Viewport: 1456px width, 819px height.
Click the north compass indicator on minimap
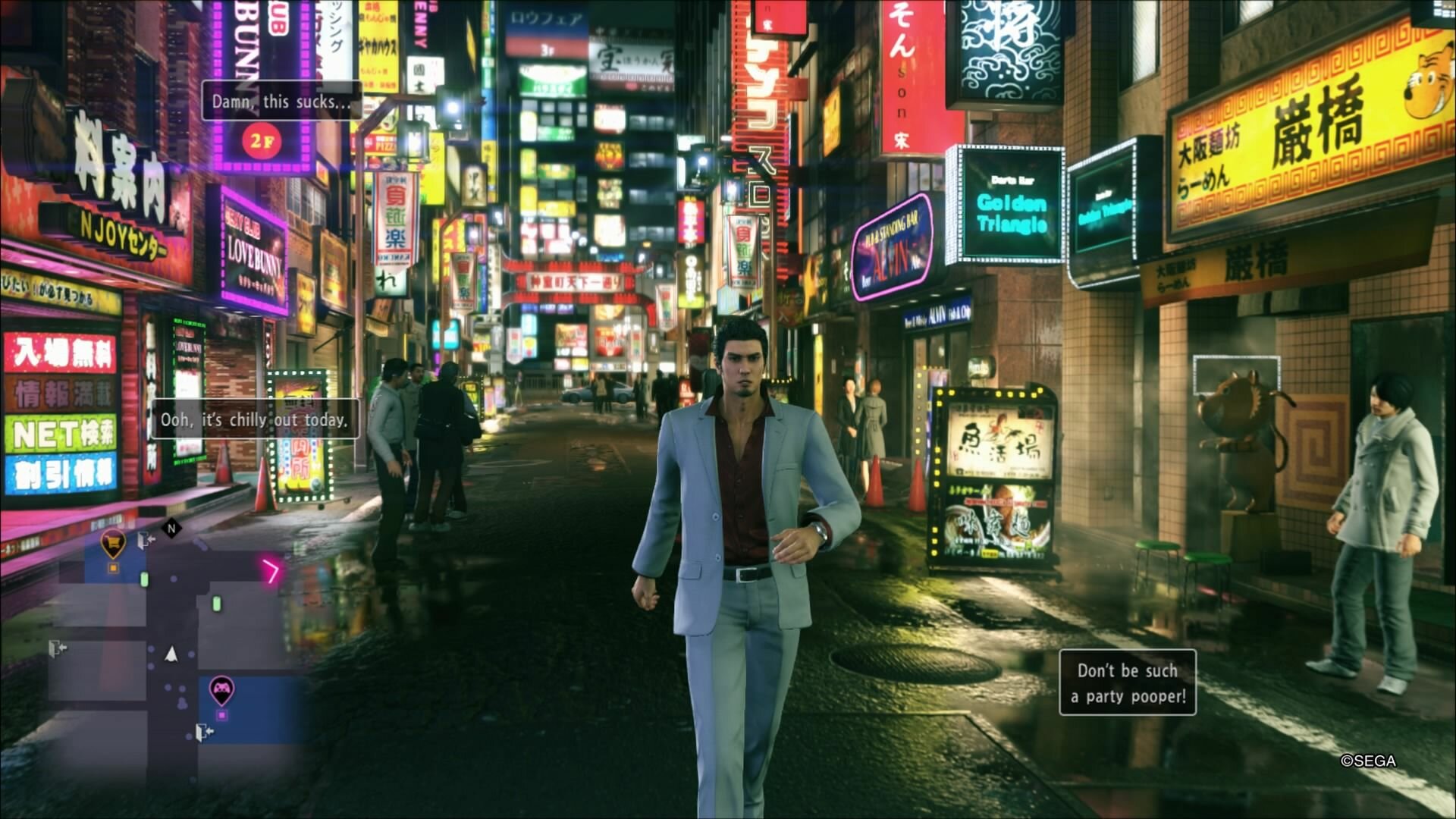[171, 528]
